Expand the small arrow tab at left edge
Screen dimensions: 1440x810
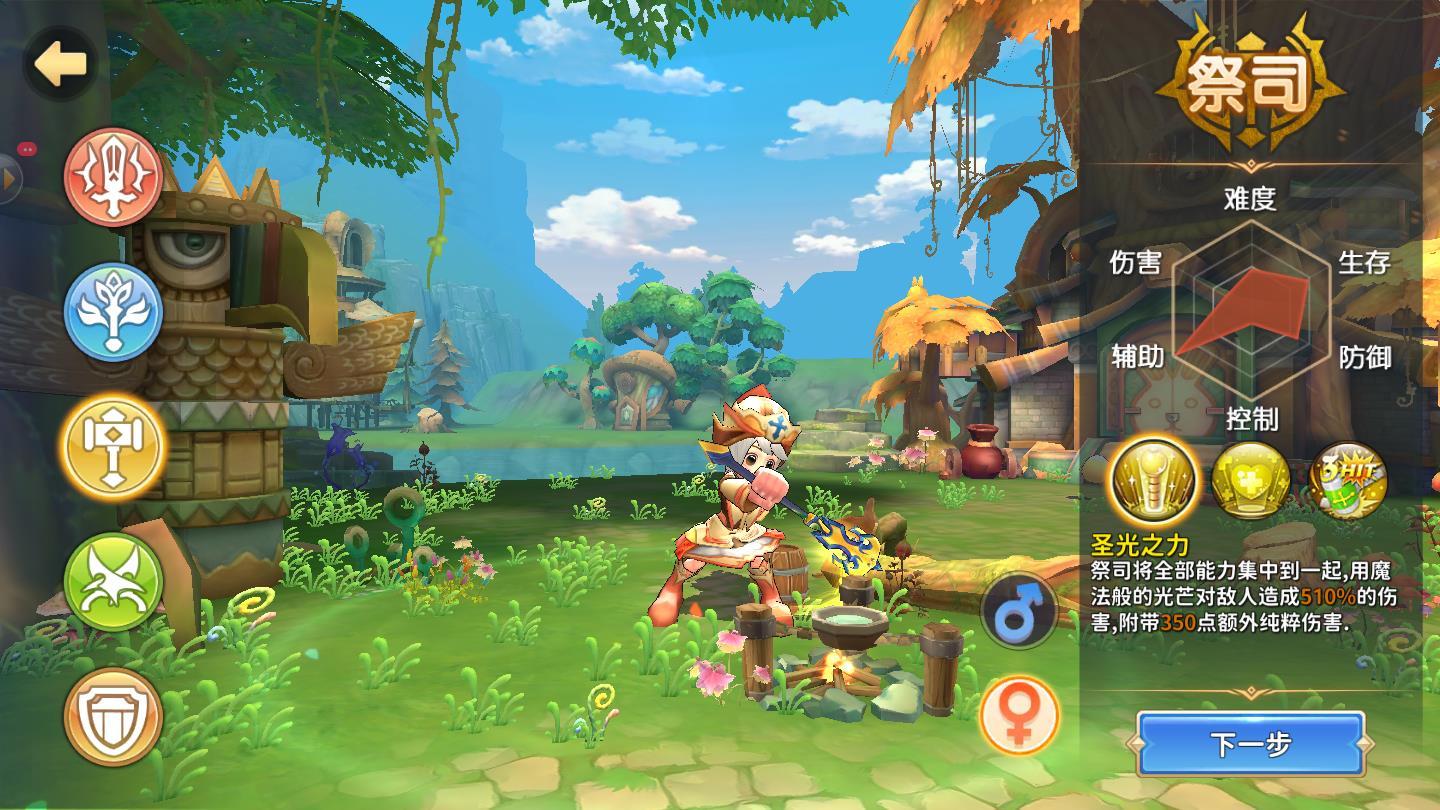pos(10,179)
